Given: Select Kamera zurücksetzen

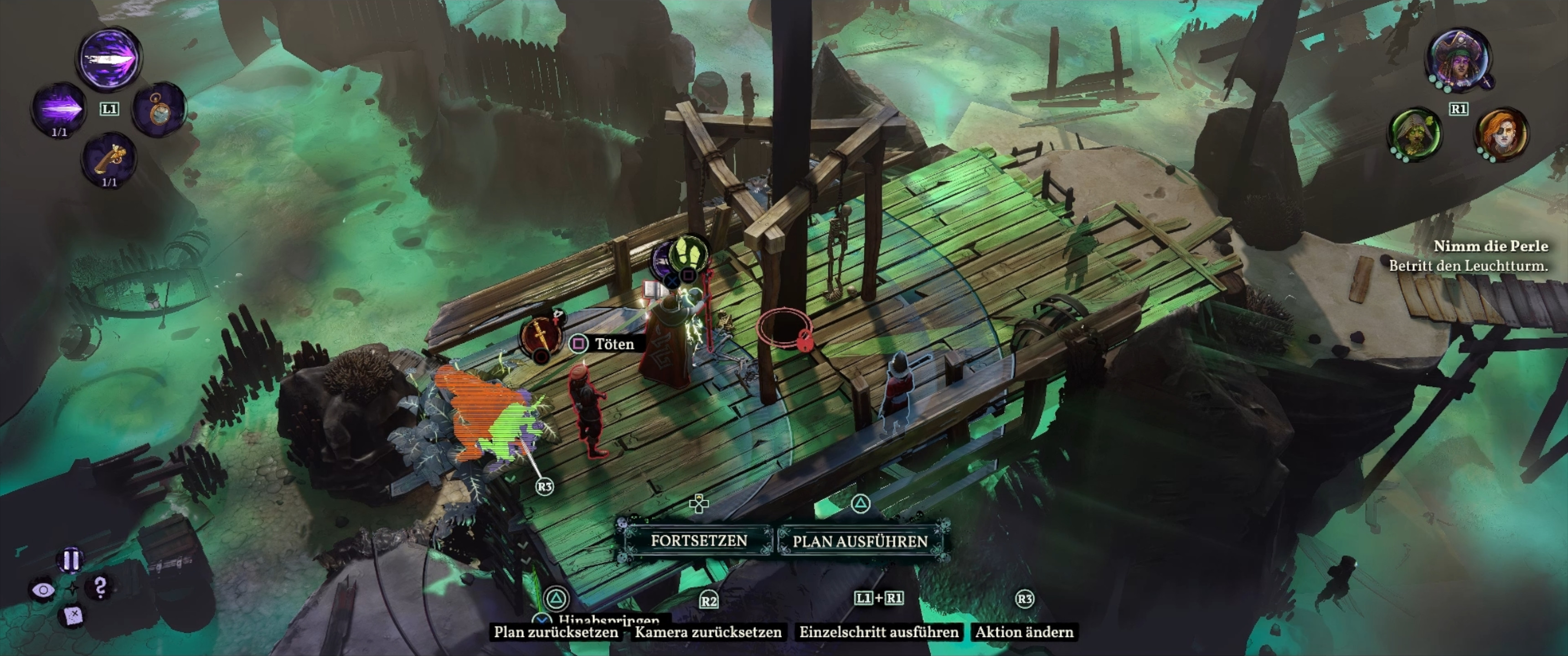Looking at the screenshot, I should click(708, 632).
